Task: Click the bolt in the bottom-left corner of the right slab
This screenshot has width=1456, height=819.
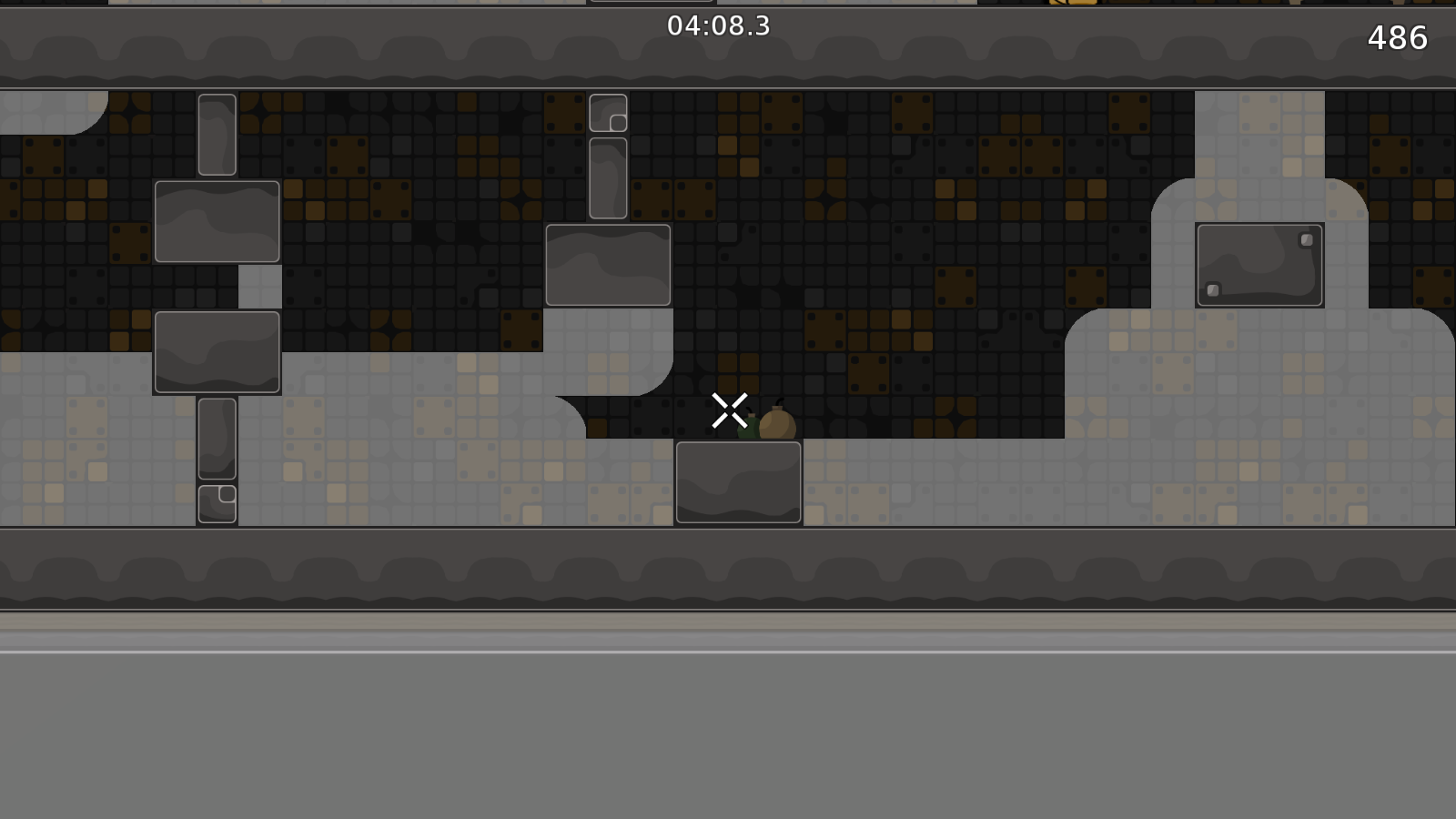Action: 1212,290
